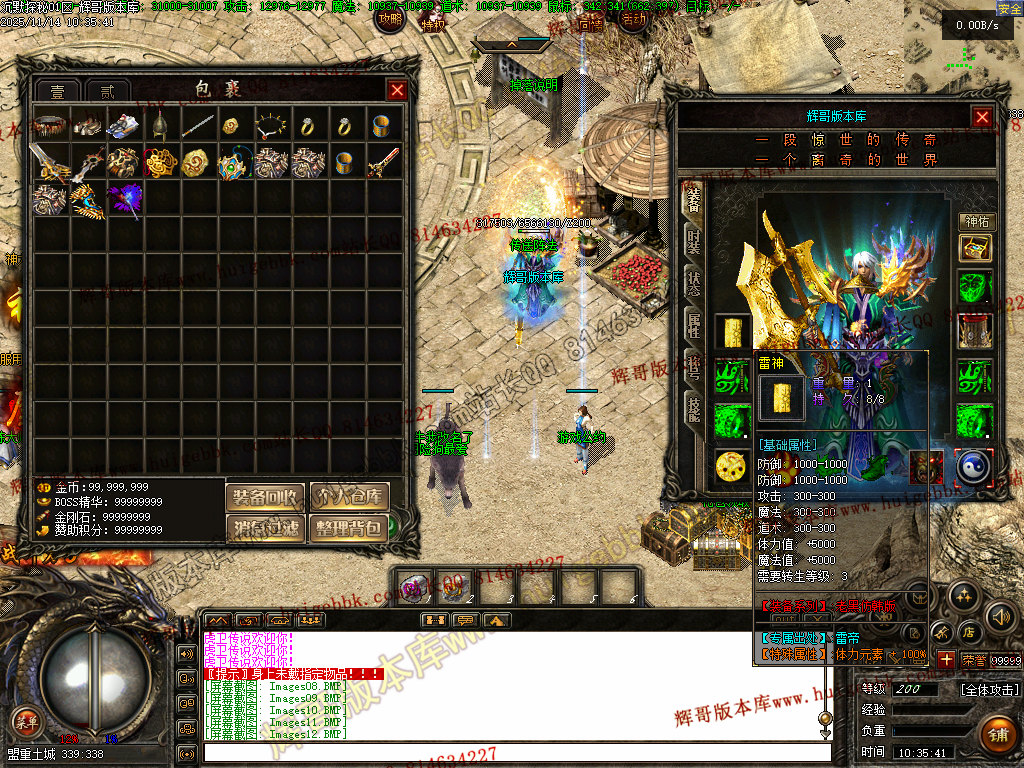Click the chat text input box

(x=510, y=752)
